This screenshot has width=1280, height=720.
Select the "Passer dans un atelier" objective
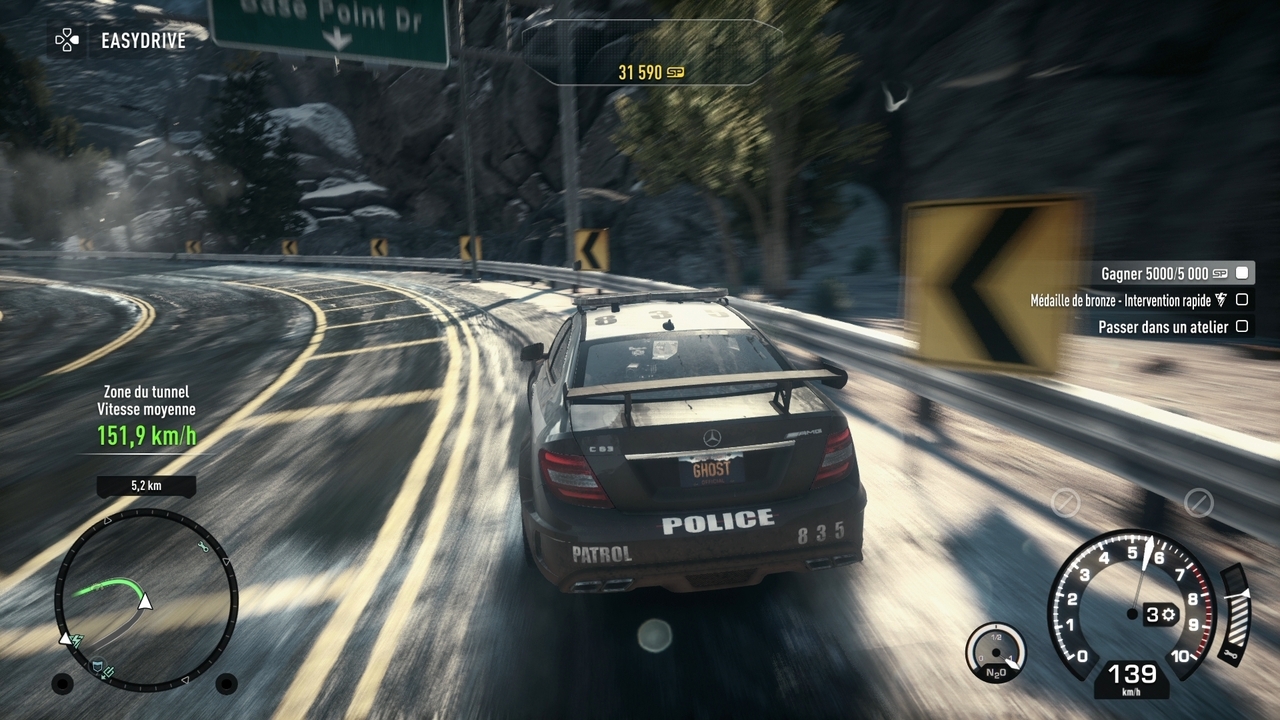pyautogui.click(x=1163, y=327)
